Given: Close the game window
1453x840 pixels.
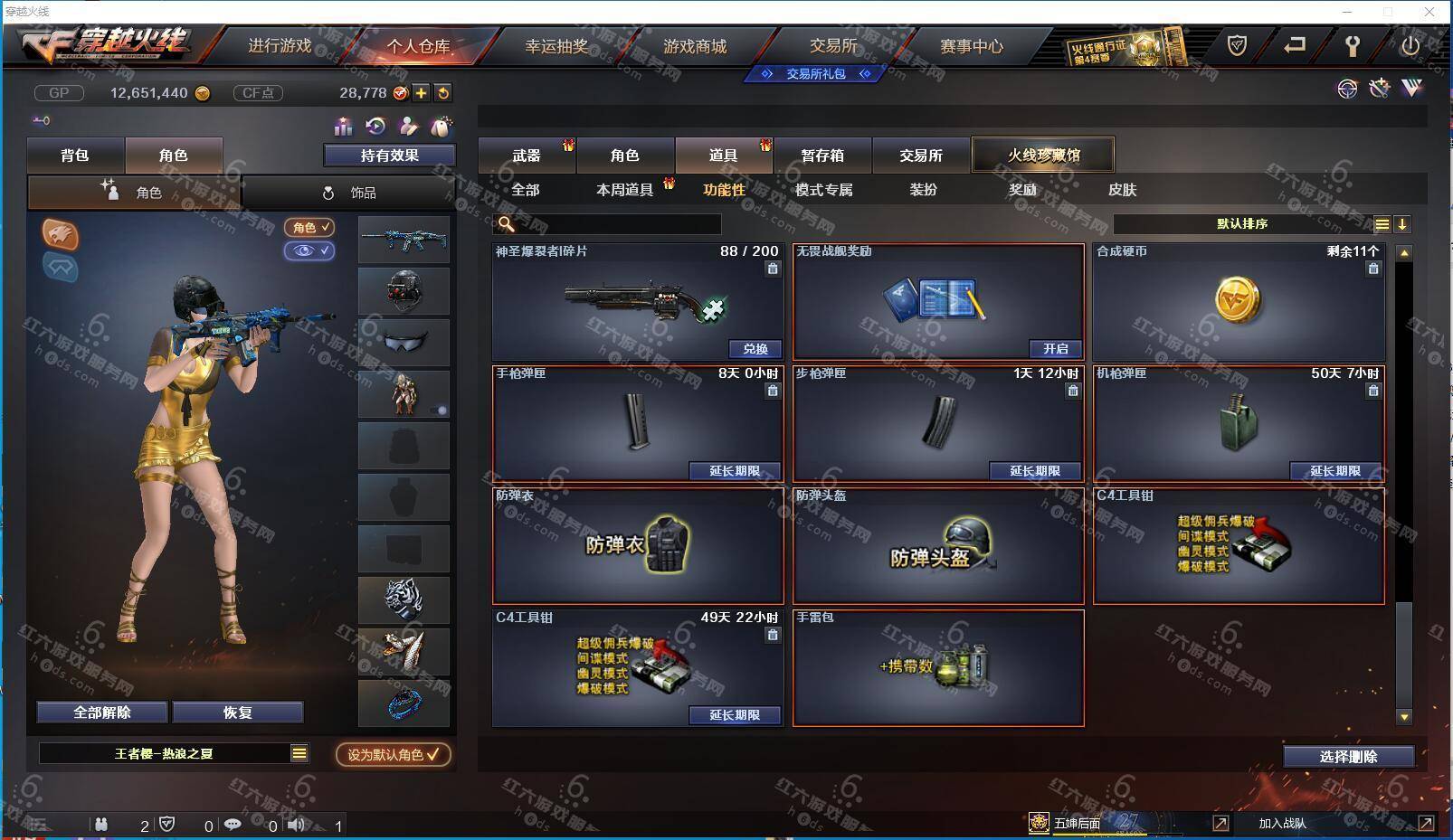Looking at the screenshot, I should [x=1429, y=12].
